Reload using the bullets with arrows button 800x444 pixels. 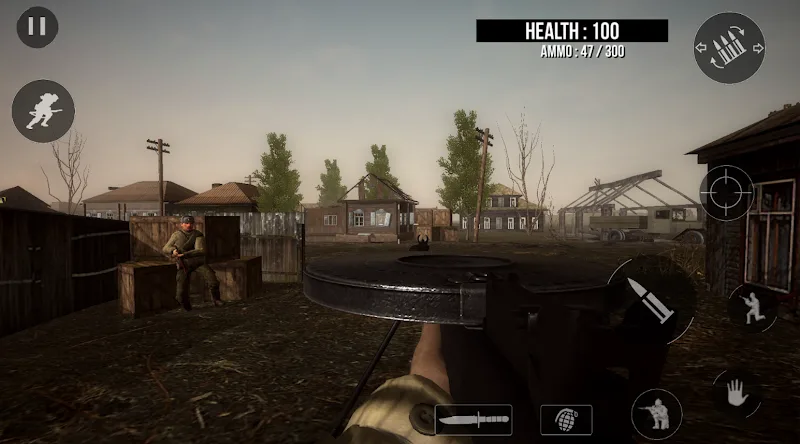click(x=729, y=47)
